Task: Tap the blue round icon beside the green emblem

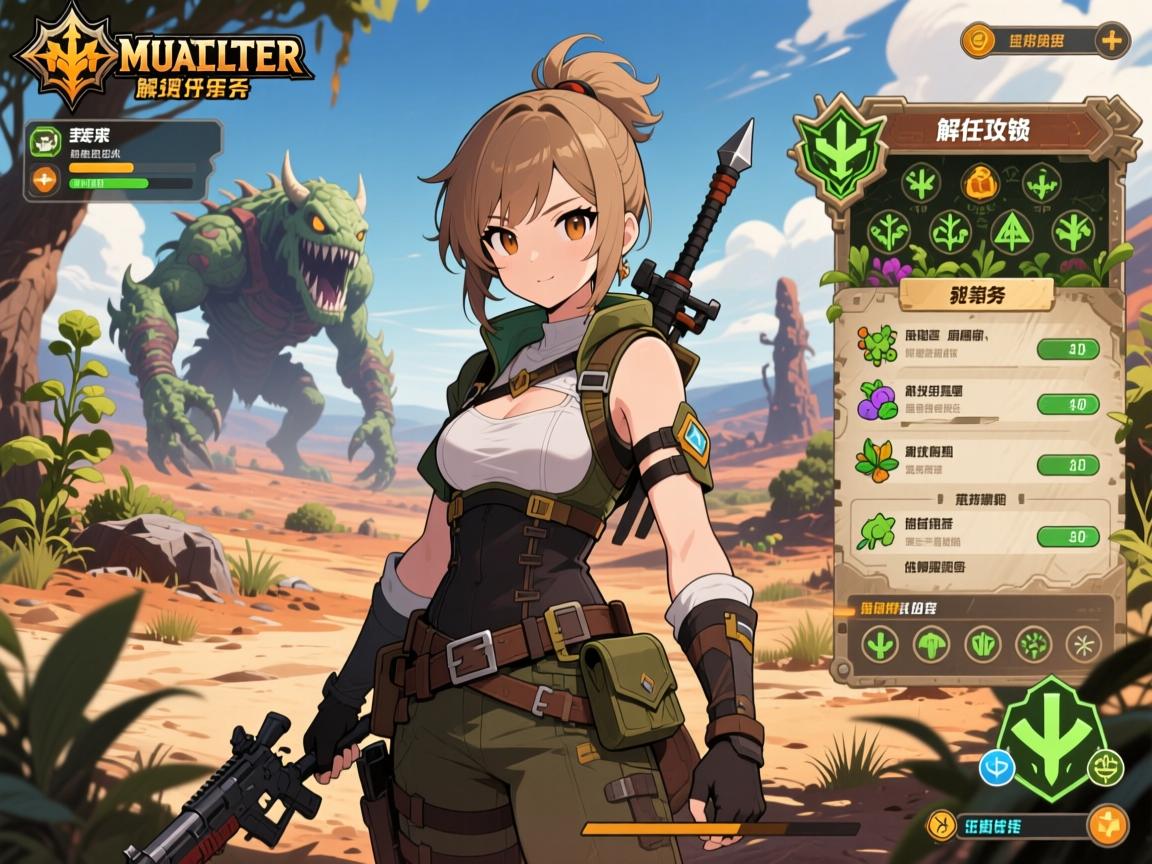Action: coord(999,768)
